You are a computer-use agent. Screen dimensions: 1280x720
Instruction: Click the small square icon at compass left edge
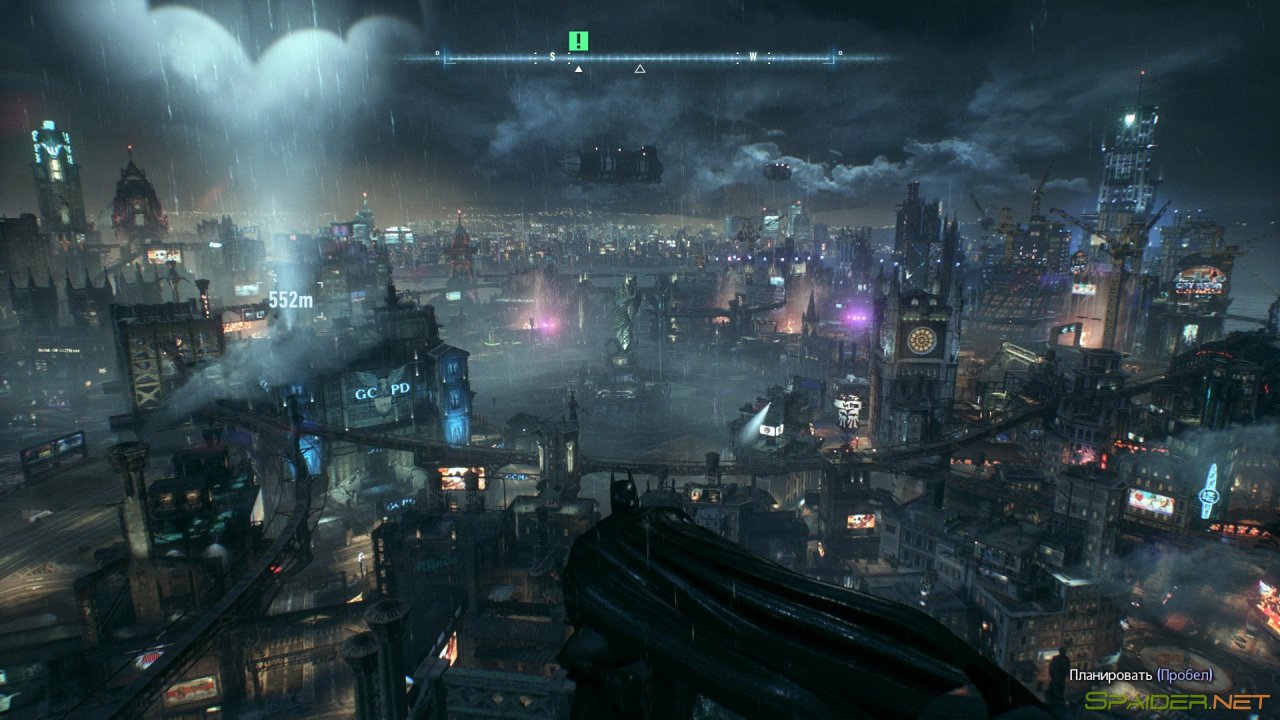(x=437, y=52)
